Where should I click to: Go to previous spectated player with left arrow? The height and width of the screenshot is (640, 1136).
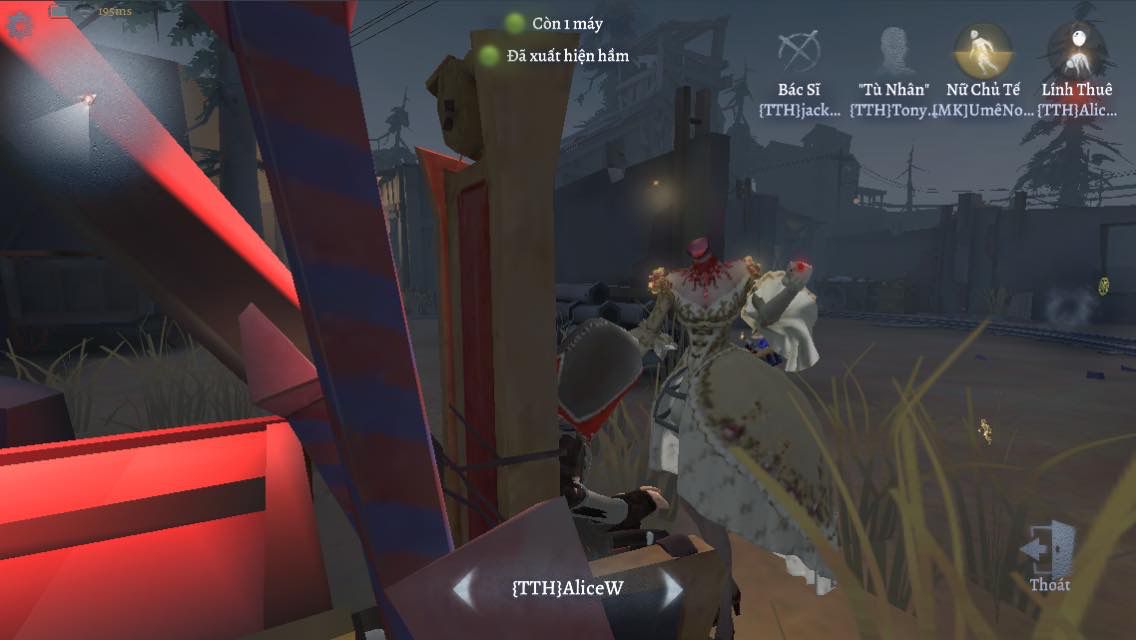[x=463, y=588]
